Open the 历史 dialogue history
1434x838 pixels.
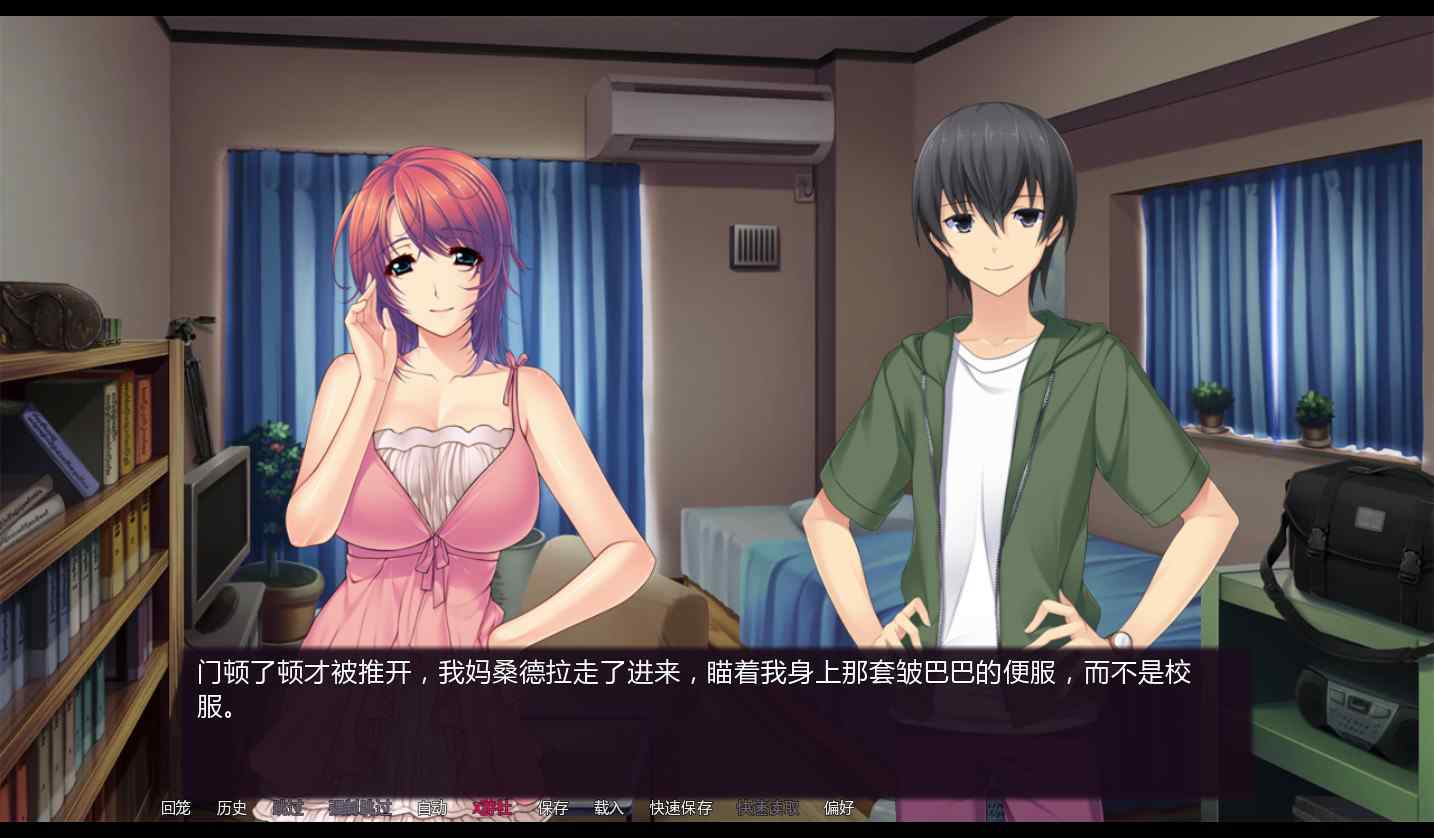tap(232, 808)
